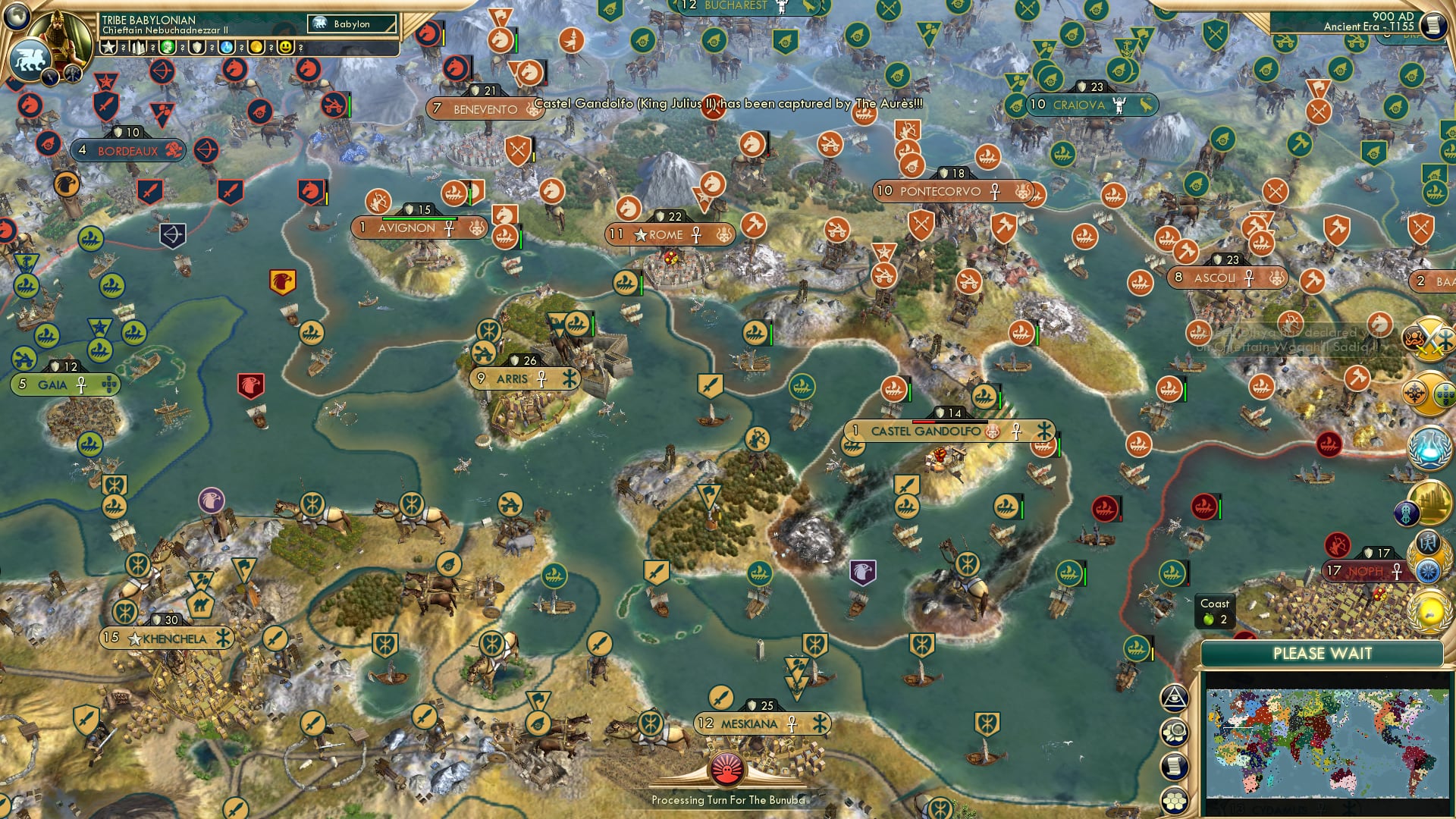Click the golden coin gold indicator in top bar

click(x=257, y=47)
